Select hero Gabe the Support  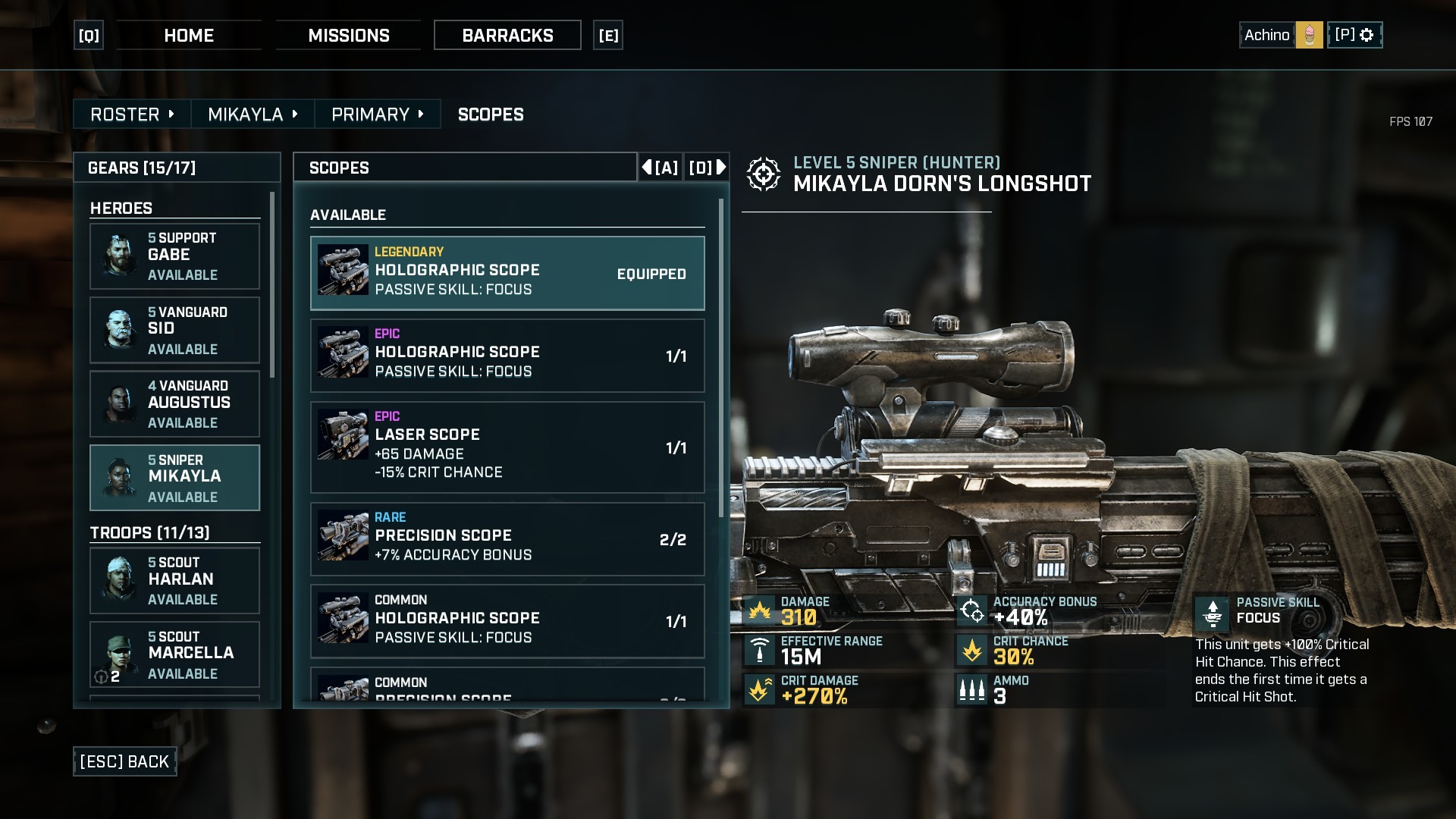[174, 256]
